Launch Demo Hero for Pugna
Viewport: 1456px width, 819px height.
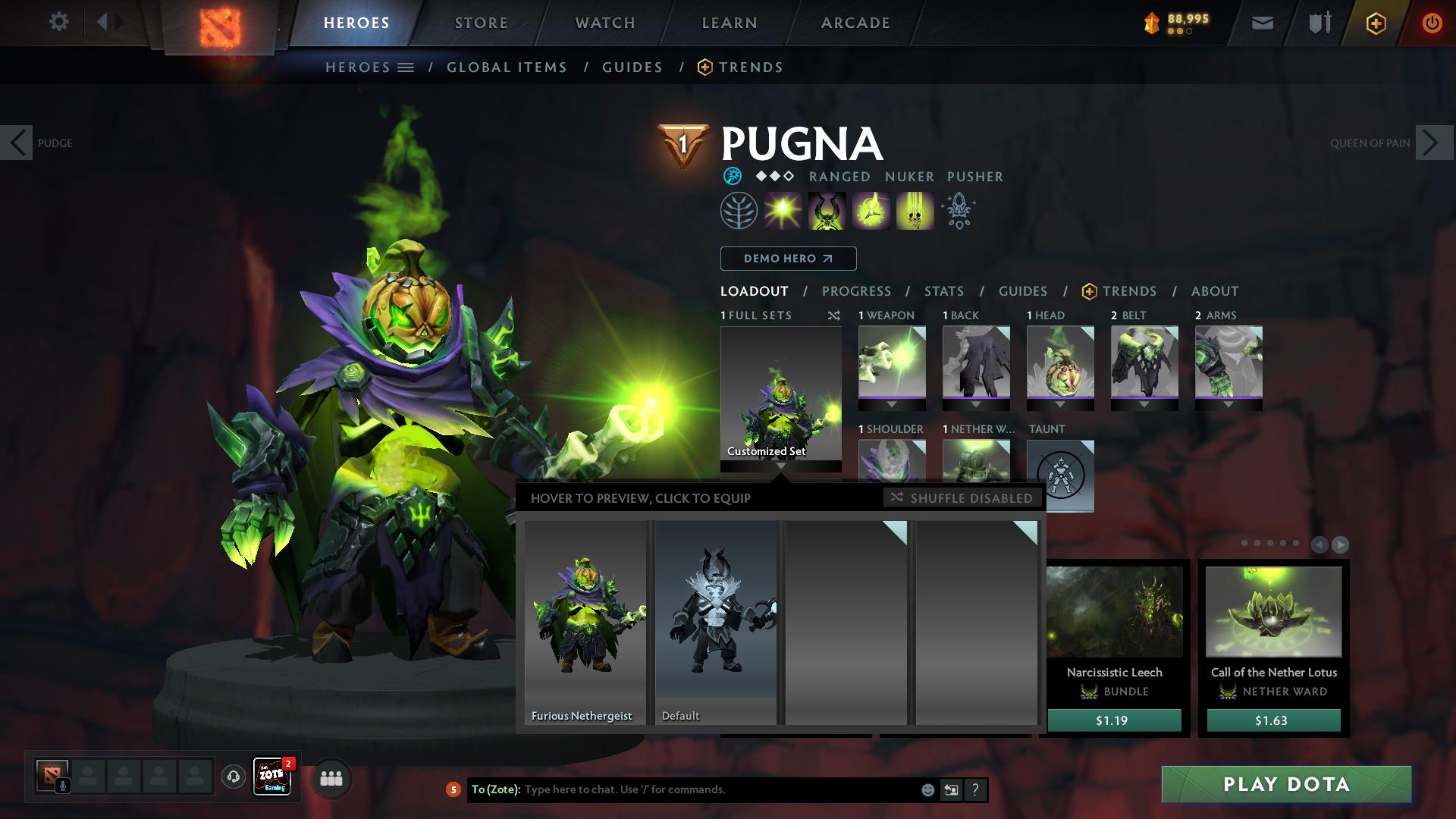[788, 259]
